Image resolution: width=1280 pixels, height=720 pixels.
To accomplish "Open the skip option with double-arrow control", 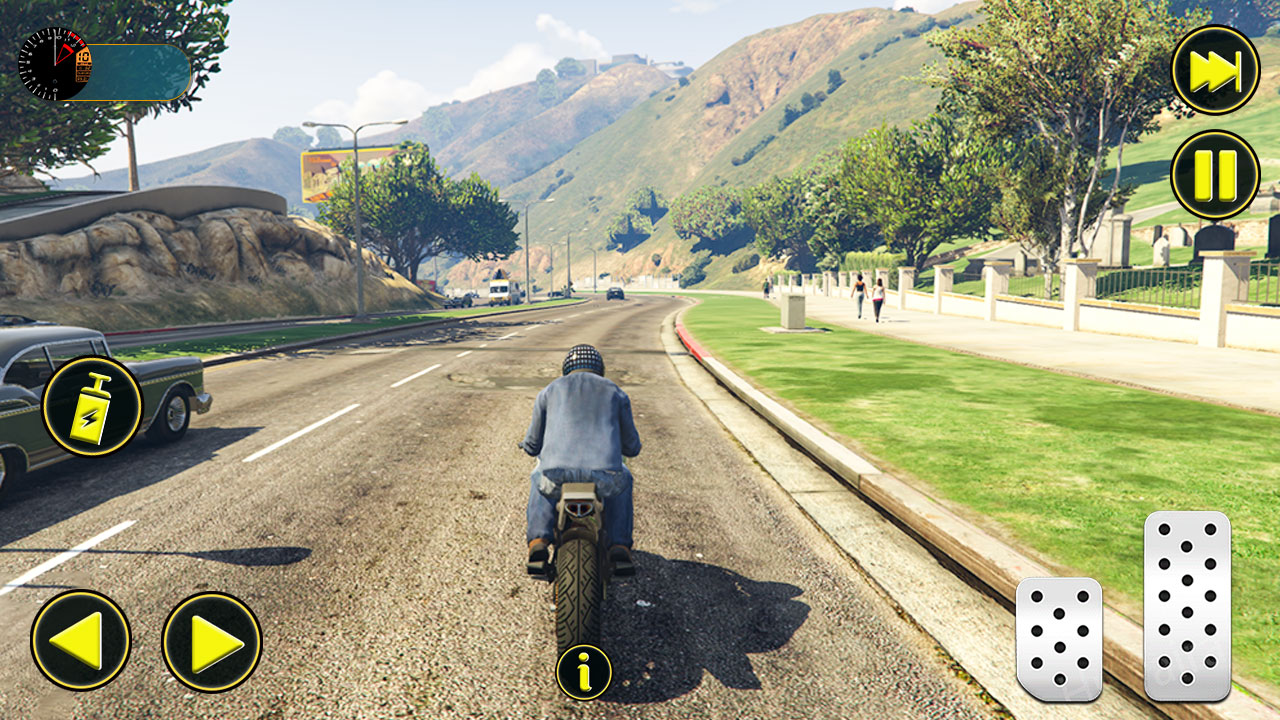I will coord(1213,66).
